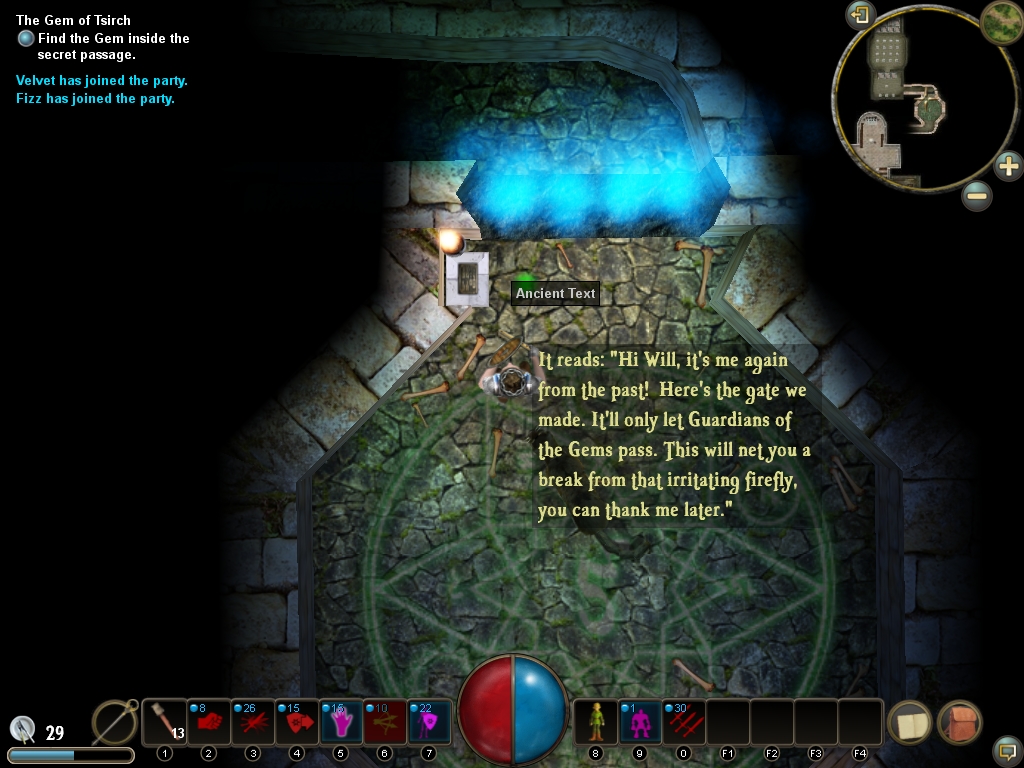Collapse the minimap using the exit-arrow button
Viewport: 1024px width, 768px height.
pyautogui.click(x=860, y=15)
